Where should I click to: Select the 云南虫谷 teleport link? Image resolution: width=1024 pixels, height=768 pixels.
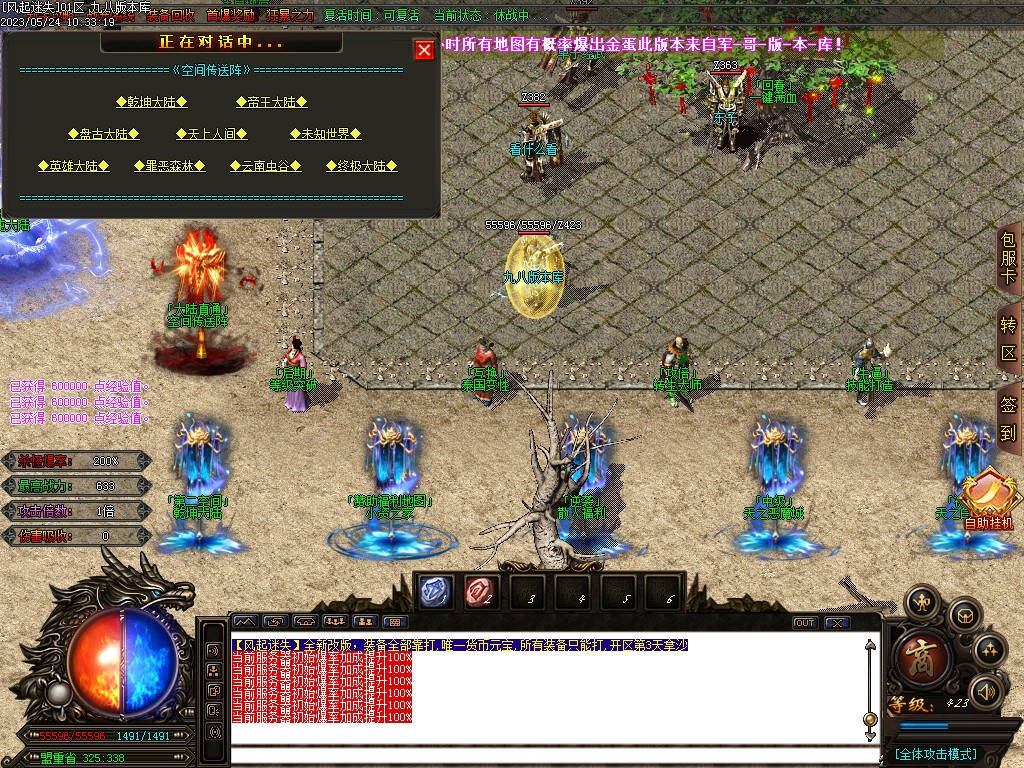[x=265, y=166]
